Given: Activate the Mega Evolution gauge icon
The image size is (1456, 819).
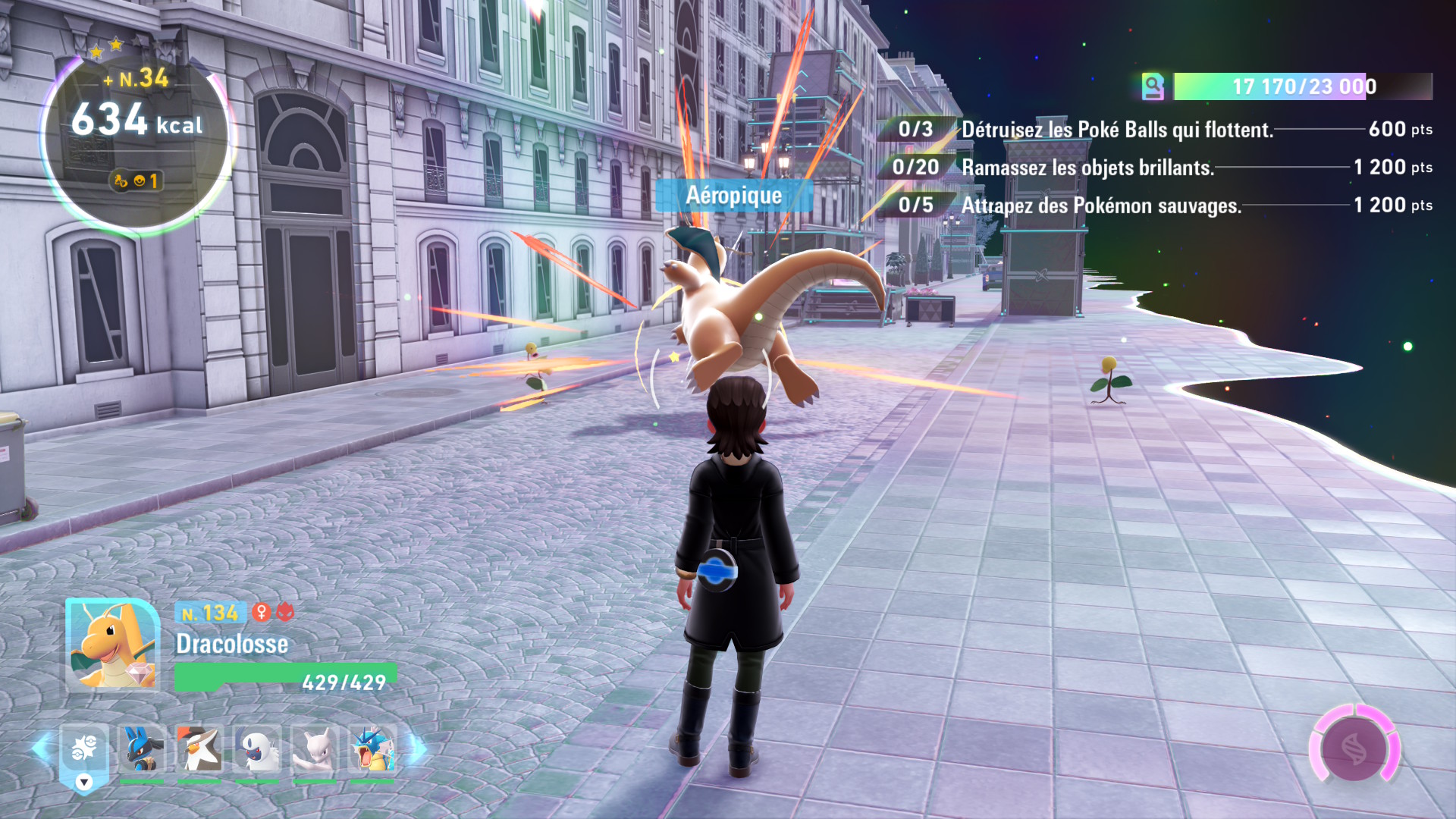Looking at the screenshot, I should point(1354,748).
